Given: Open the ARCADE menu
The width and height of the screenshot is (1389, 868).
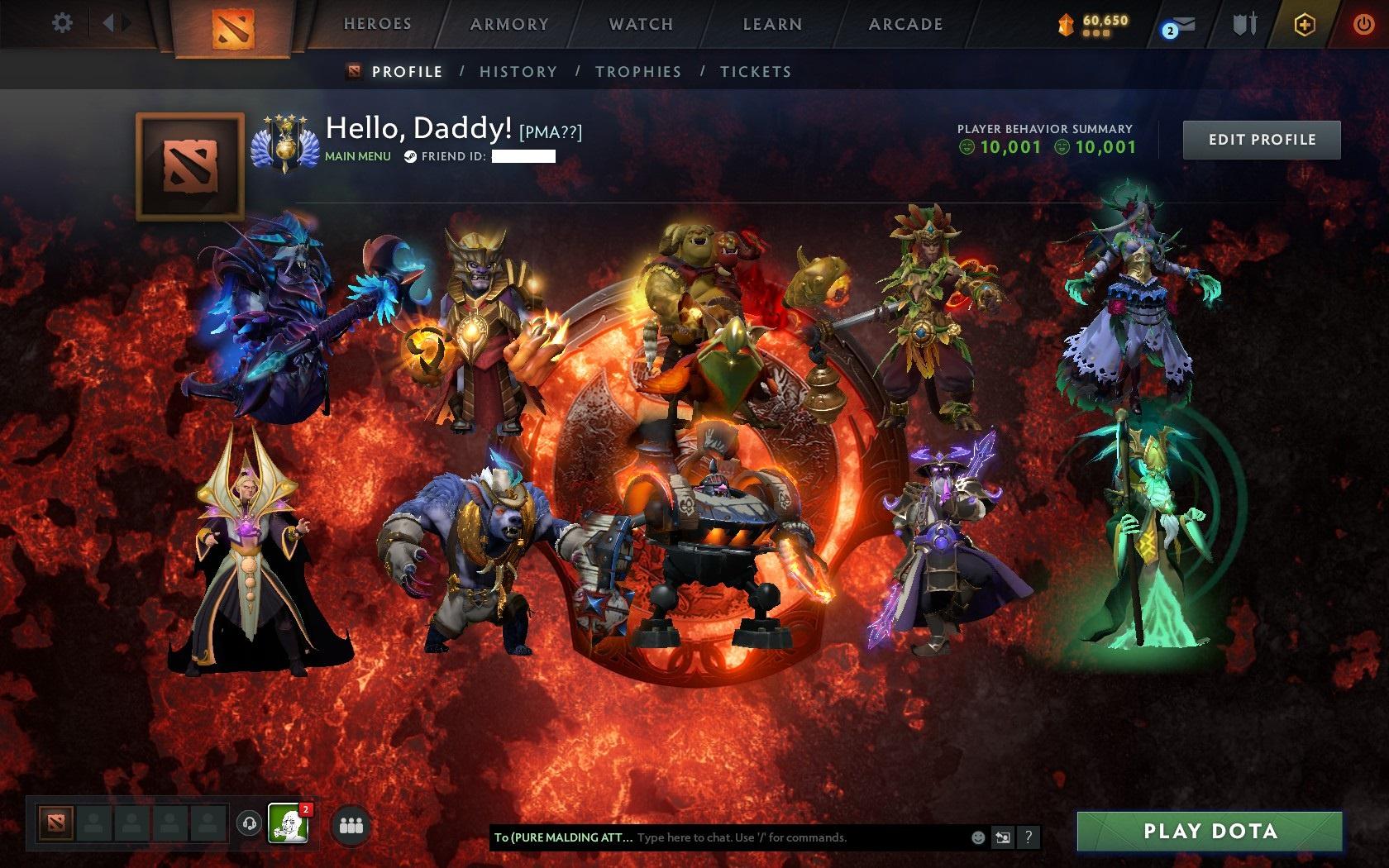Looking at the screenshot, I should click(x=904, y=24).
